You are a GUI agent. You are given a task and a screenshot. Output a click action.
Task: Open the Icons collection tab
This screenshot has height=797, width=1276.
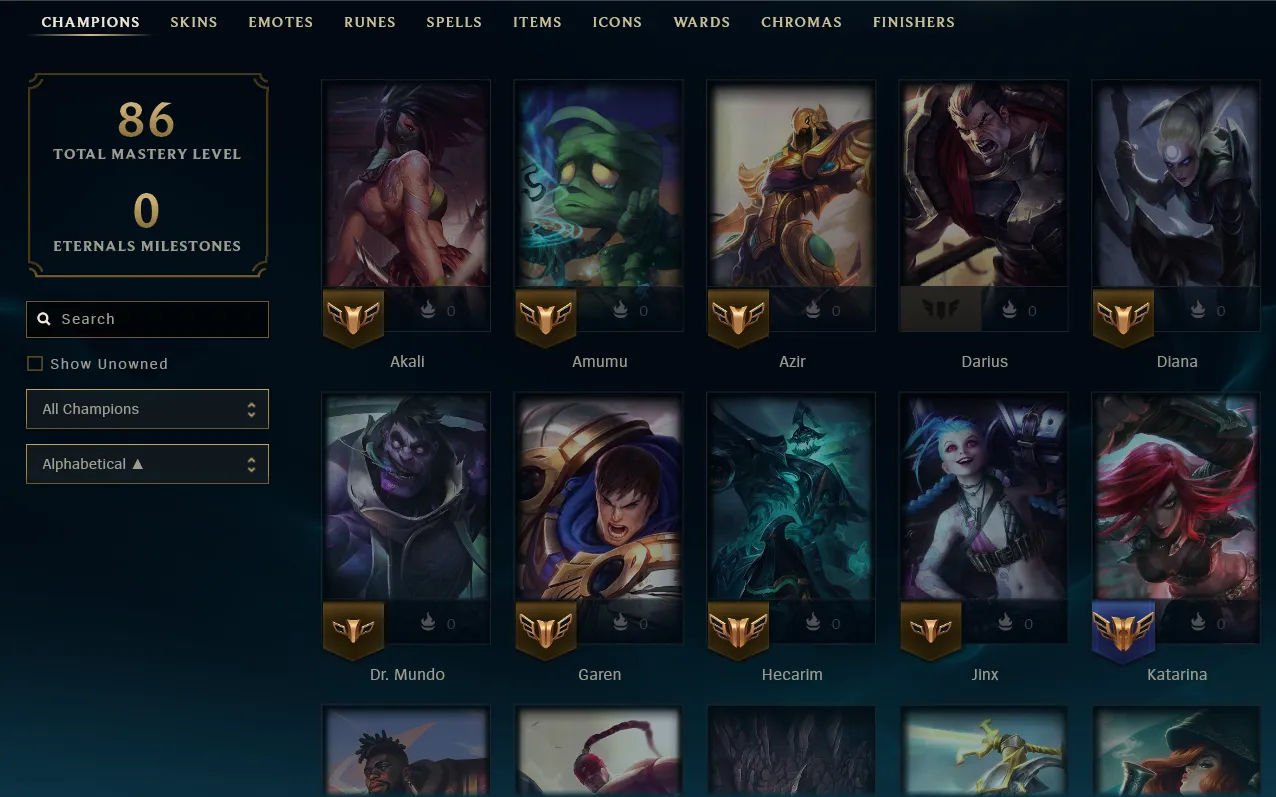click(617, 22)
